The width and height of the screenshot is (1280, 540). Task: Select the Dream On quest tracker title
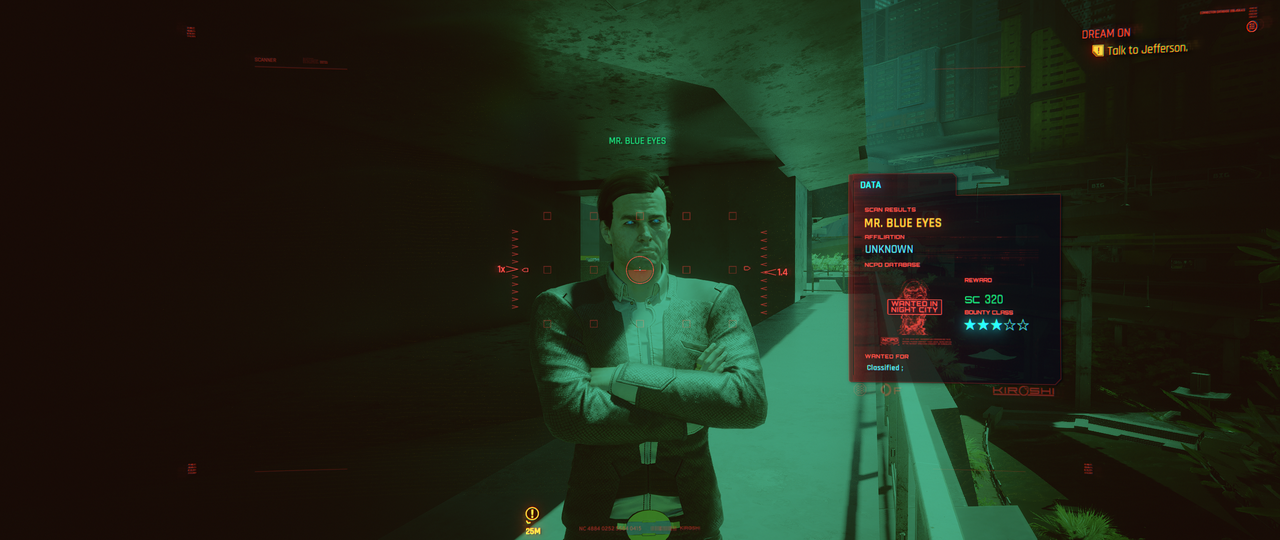coord(1105,34)
